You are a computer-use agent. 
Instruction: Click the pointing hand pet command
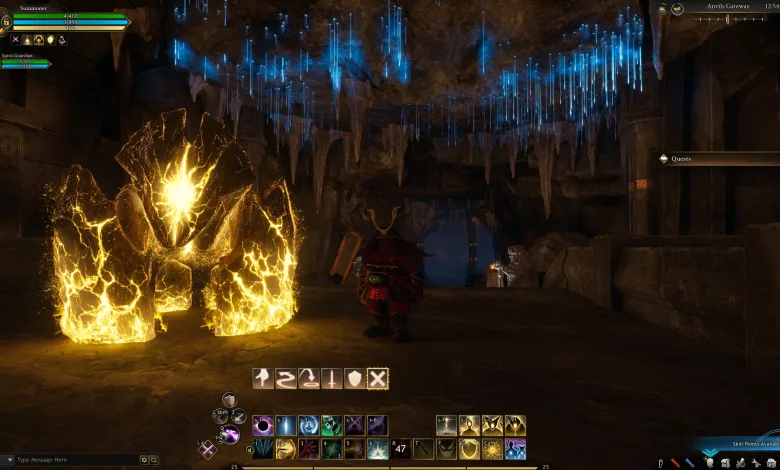[262, 378]
